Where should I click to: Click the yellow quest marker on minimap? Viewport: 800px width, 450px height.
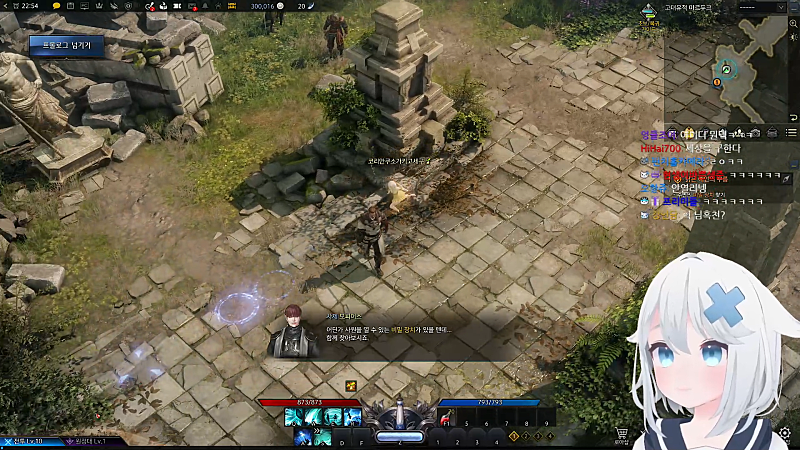click(718, 82)
